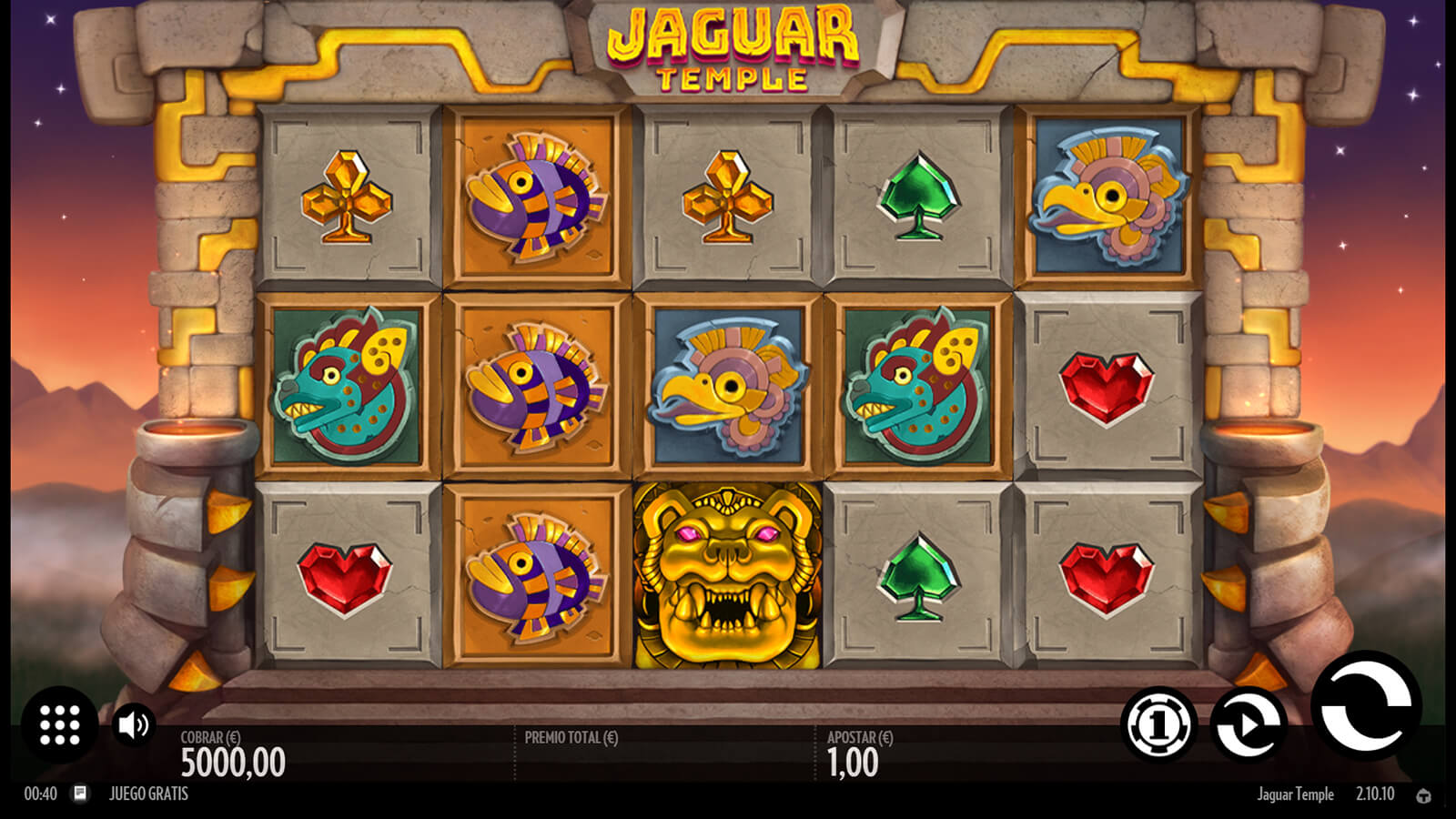Viewport: 1456px width, 819px height.
Task: Open the nine-dot game menu
Action: pos(60,724)
